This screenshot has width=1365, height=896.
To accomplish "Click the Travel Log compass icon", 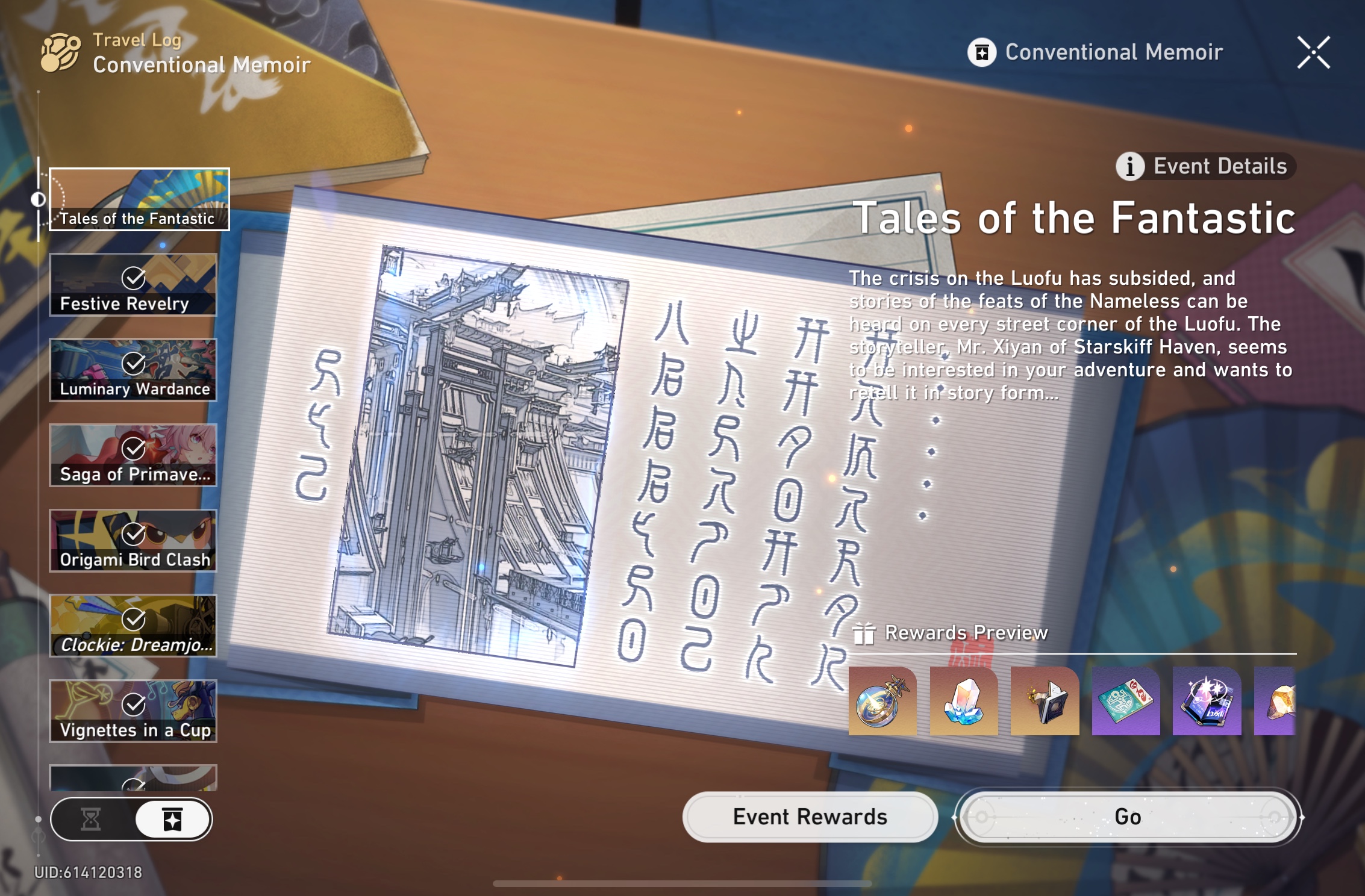I will tap(60, 52).
